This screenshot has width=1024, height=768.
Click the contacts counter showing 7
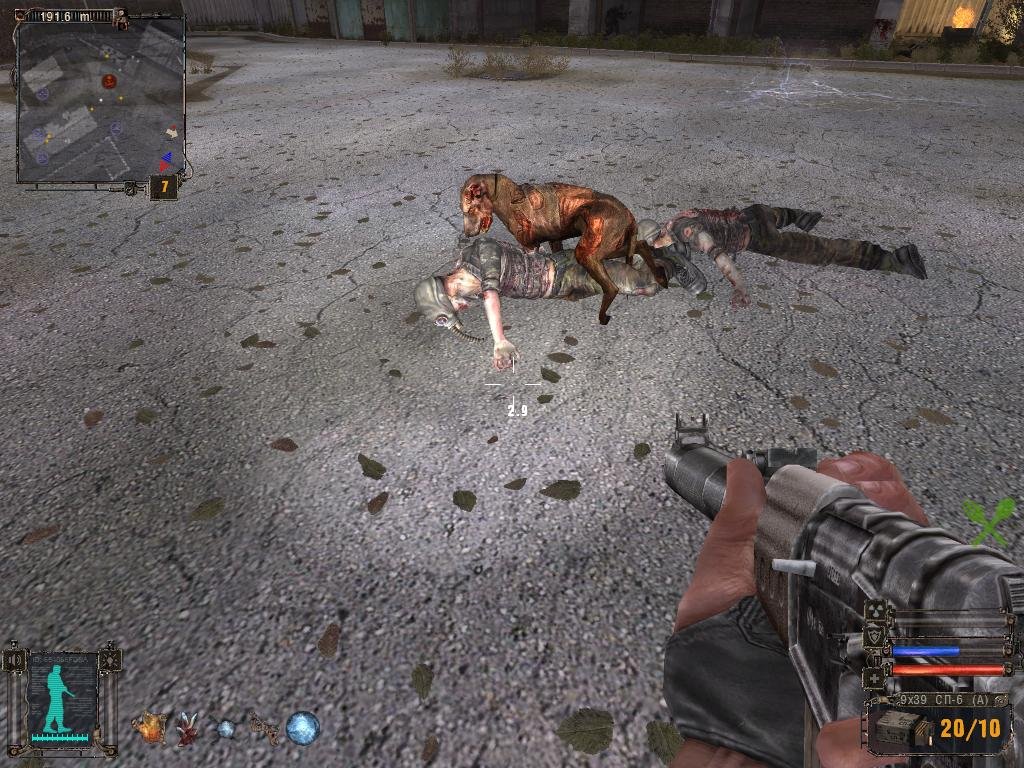point(163,187)
